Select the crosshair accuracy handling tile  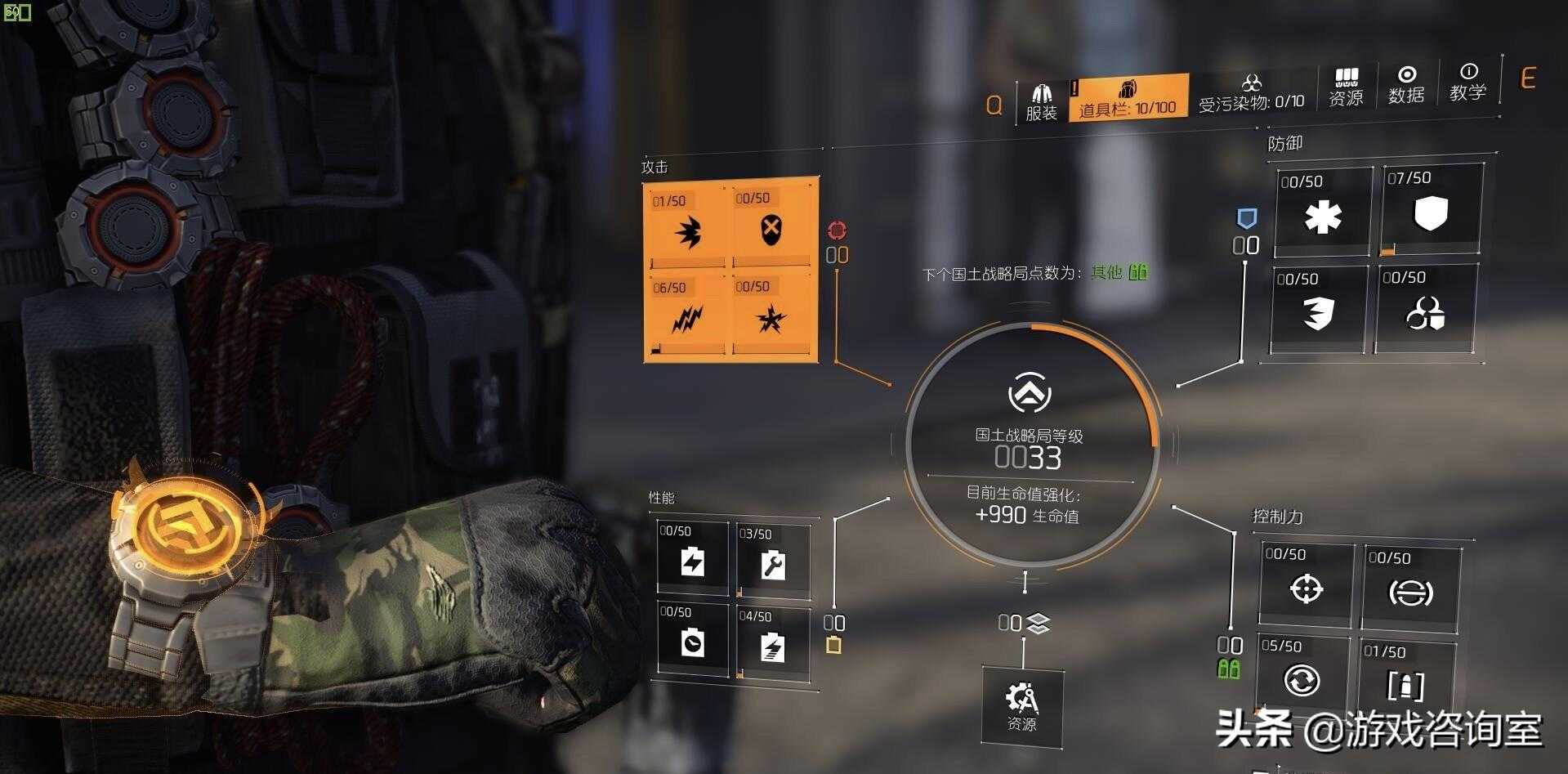coord(1306,584)
